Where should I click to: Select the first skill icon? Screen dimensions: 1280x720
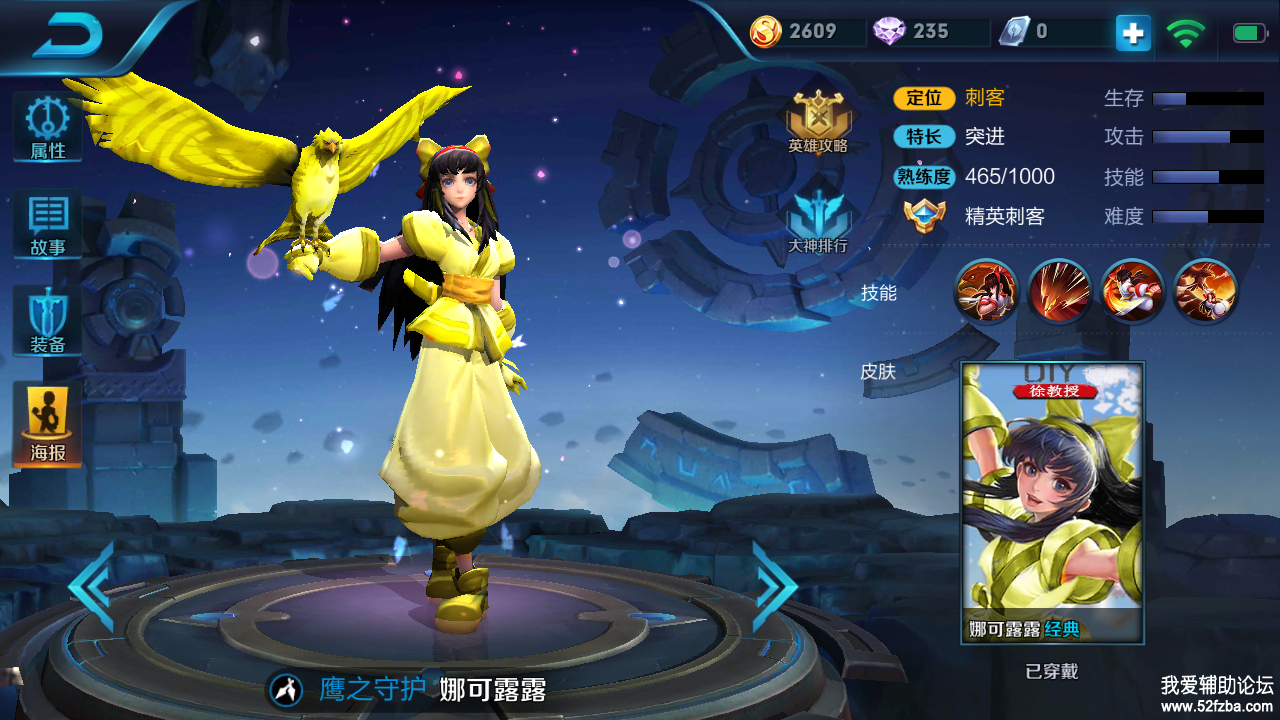[986, 292]
